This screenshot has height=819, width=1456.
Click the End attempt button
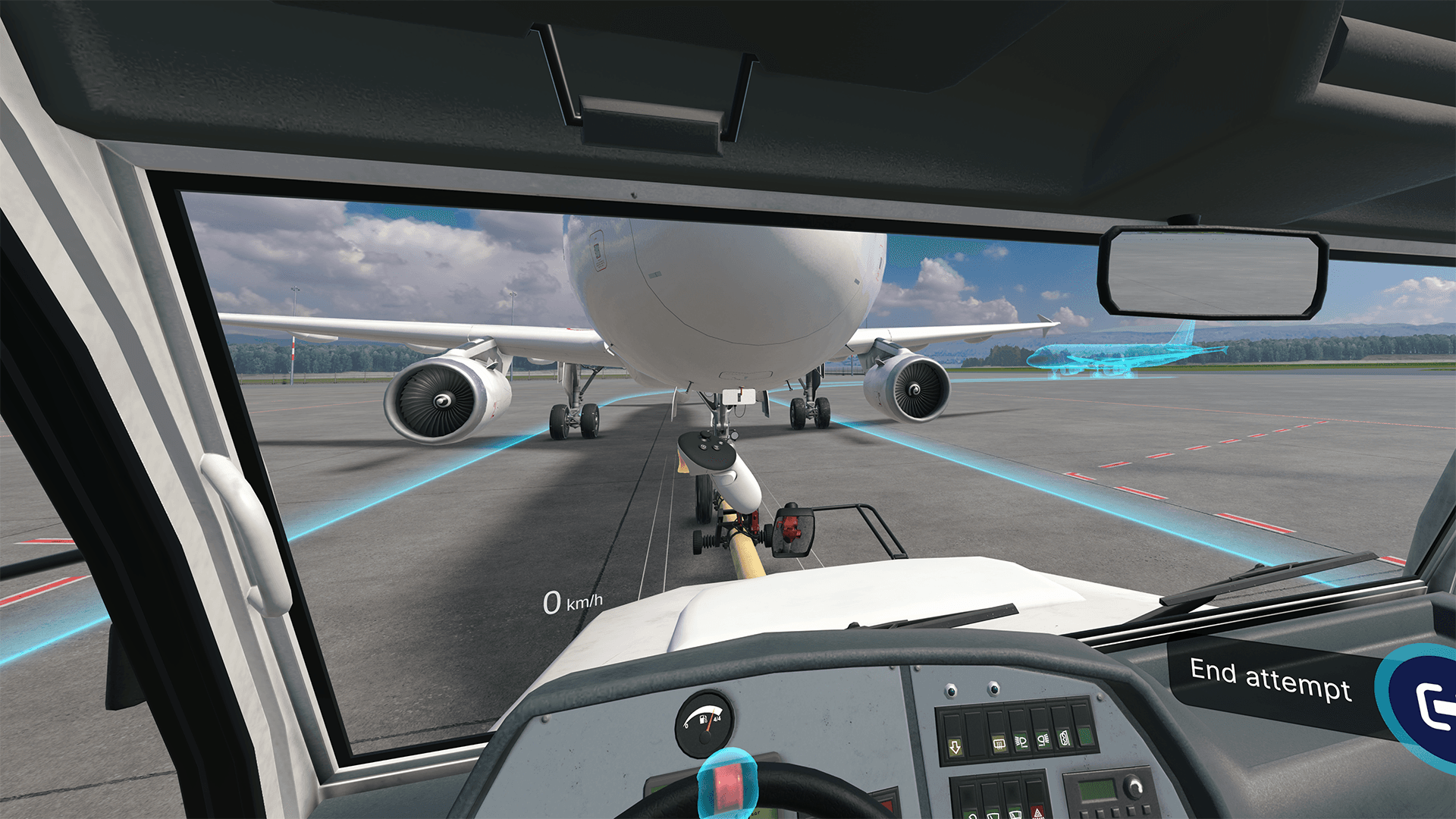[1271, 679]
